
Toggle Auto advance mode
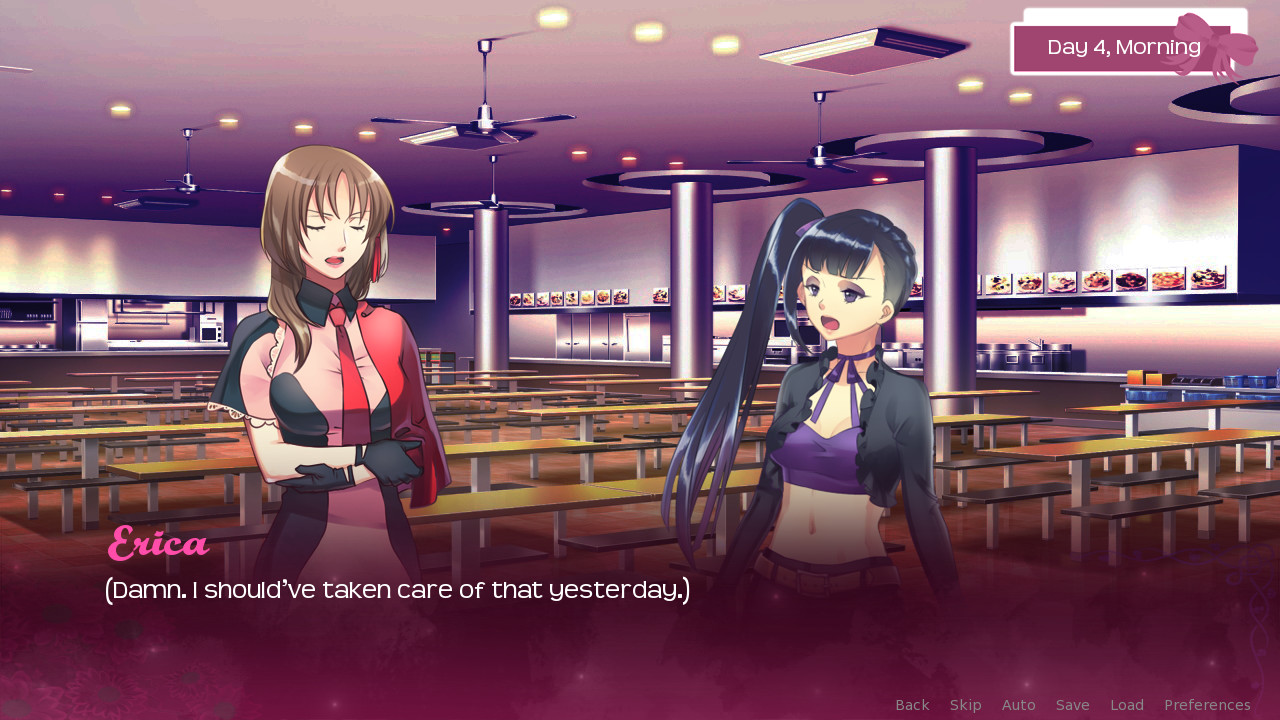point(1018,705)
